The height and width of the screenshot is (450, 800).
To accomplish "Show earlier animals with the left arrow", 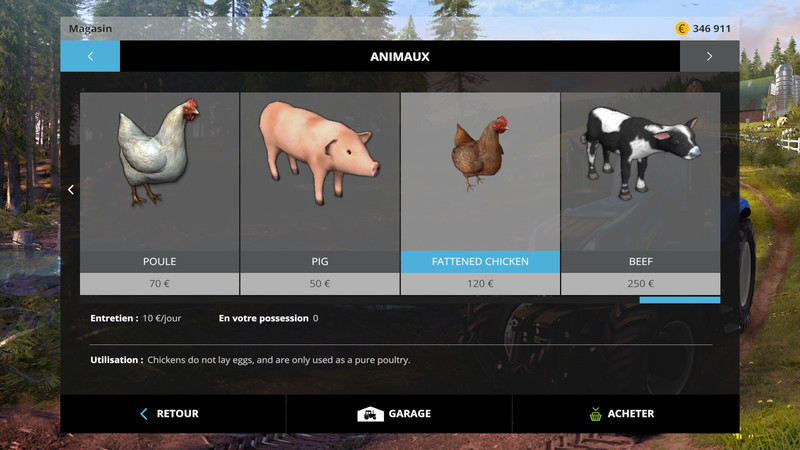I will (71, 189).
